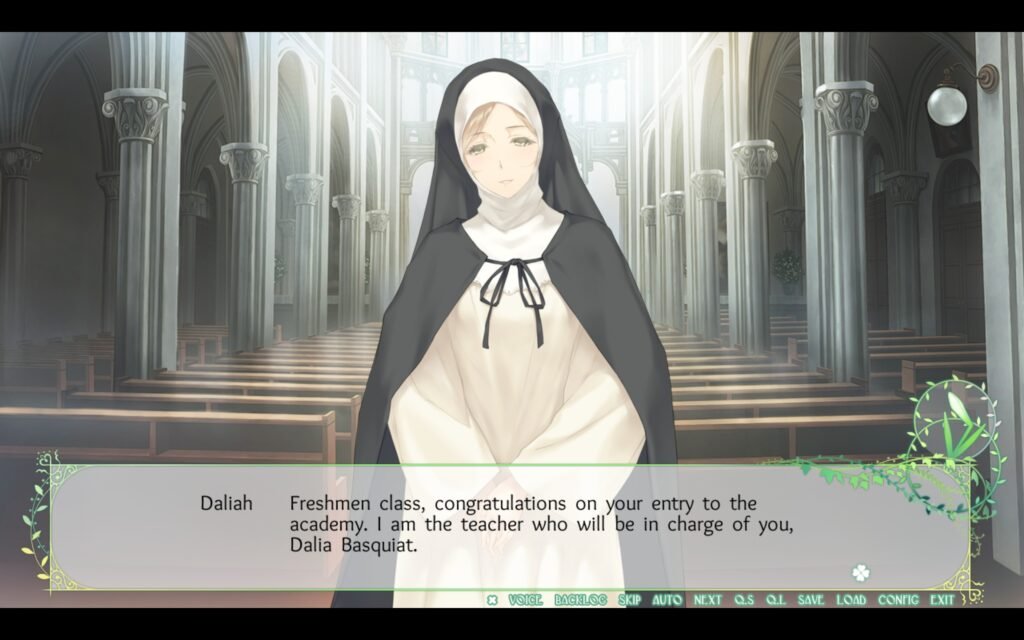Quick save using the Q.S button

point(745,600)
